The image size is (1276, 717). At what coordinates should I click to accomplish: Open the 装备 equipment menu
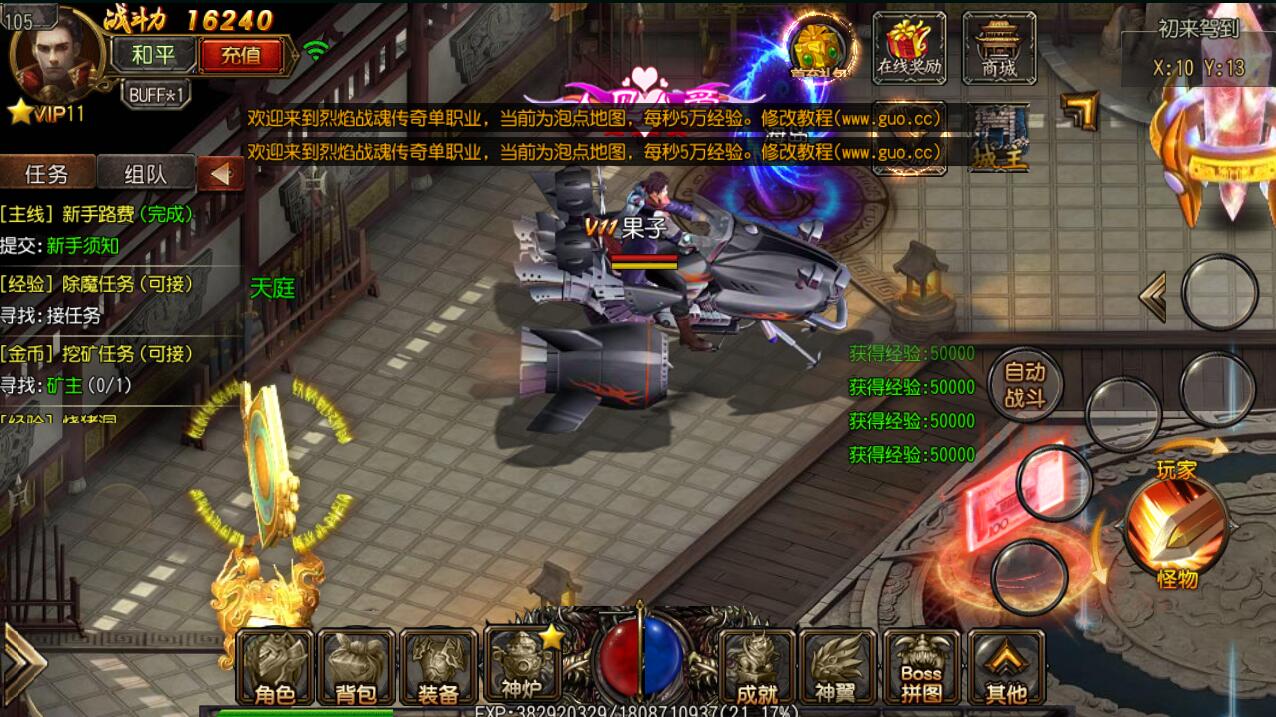[437, 667]
